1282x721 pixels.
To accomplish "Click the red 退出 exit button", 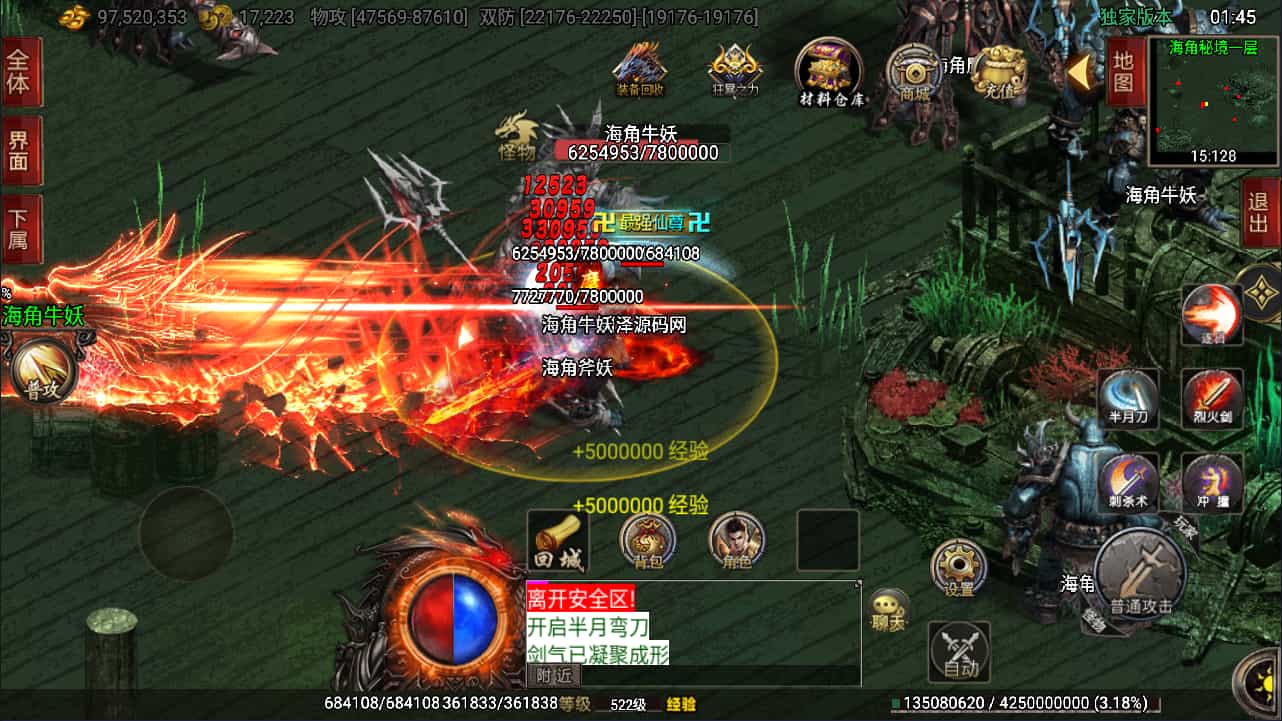I will [1259, 213].
